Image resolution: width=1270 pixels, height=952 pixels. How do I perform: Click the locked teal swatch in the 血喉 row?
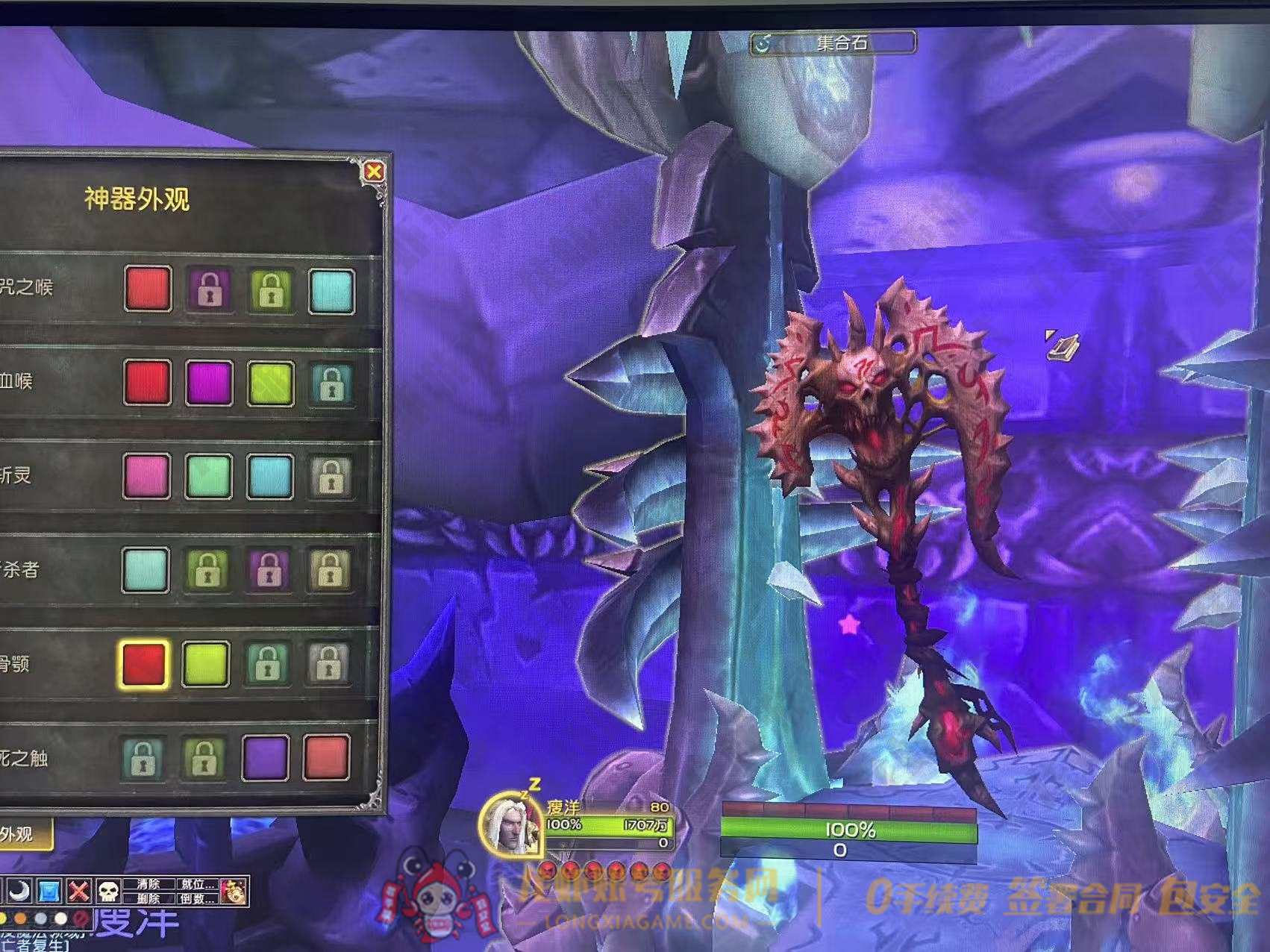(x=331, y=384)
